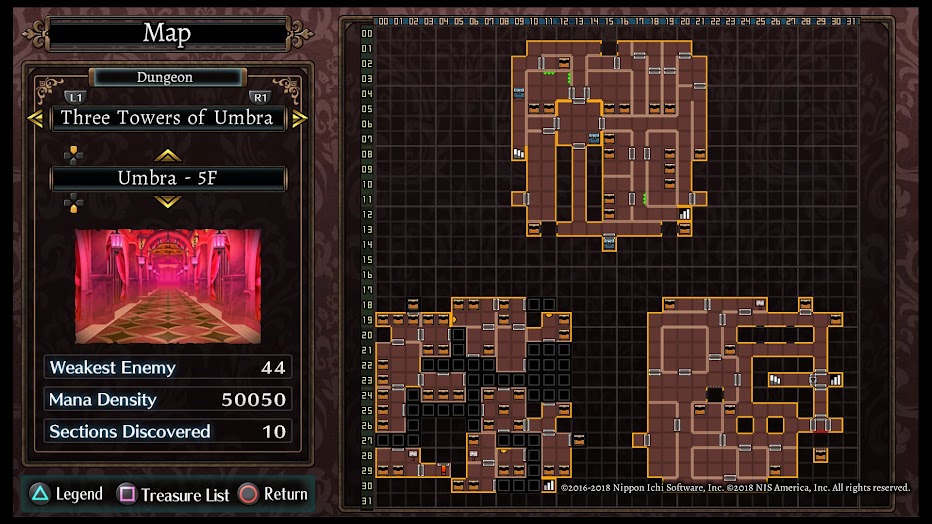The image size is (932, 524).
Task: Click the right arrow beside the dungeon name
Action: pyautogui.click(x=299, y=118)
